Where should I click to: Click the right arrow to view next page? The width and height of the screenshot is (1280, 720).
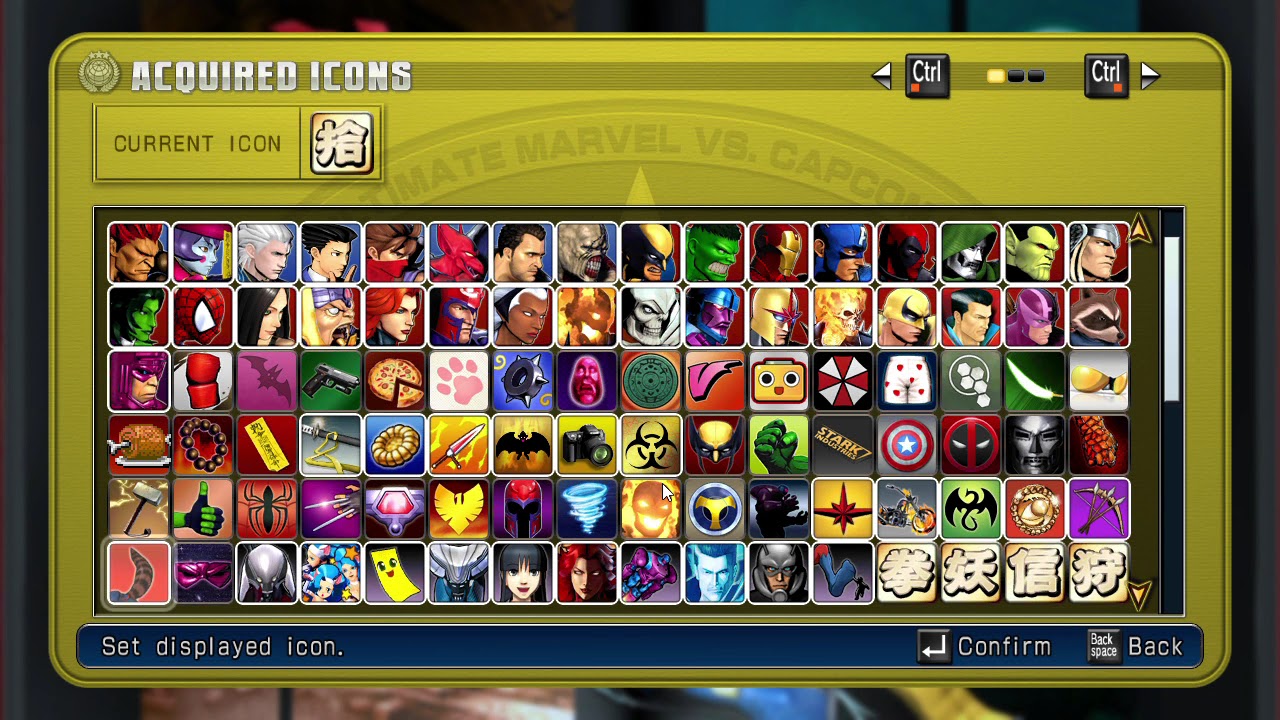[x=1151, y=75]
